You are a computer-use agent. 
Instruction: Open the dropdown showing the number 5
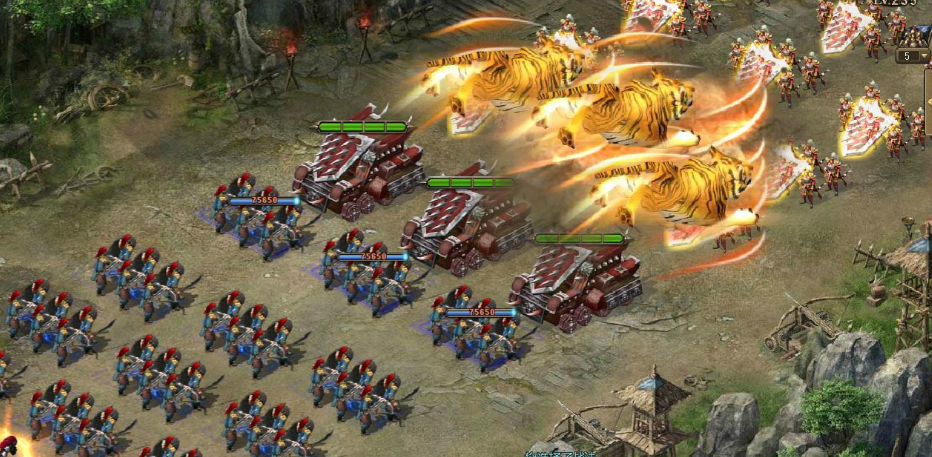[x=912, y=57]
